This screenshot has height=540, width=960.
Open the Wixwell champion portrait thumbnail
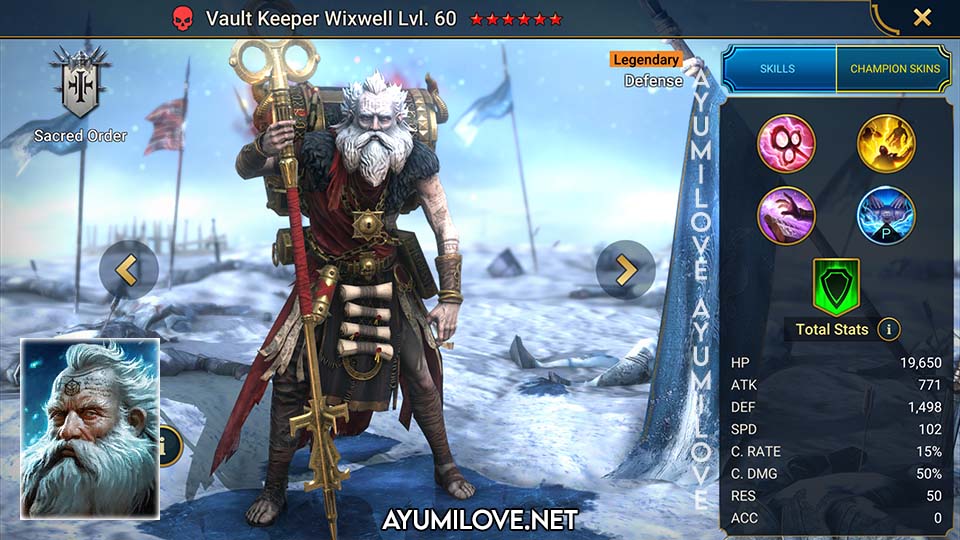pyautogui.click(x=90, y=428)
